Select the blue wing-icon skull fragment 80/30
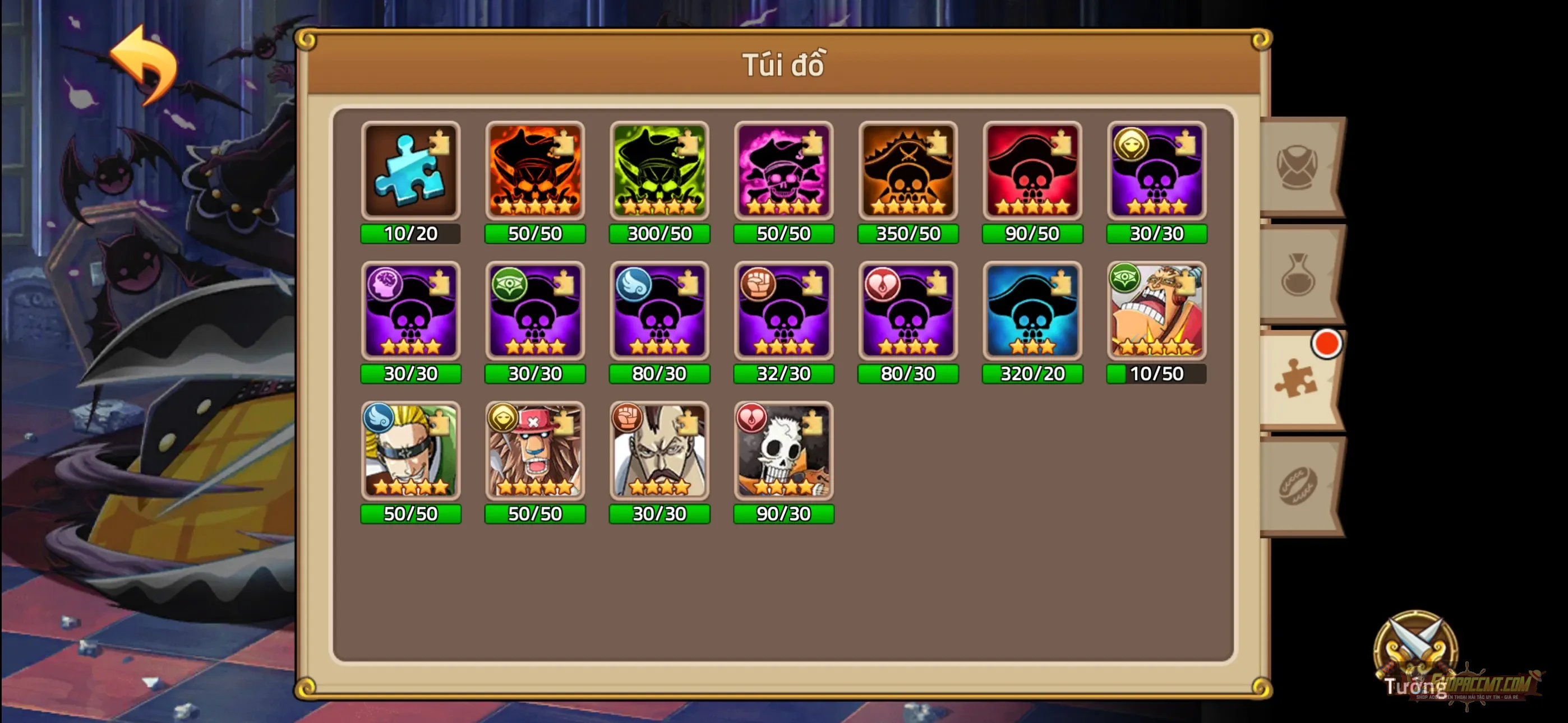 [659, 313]
